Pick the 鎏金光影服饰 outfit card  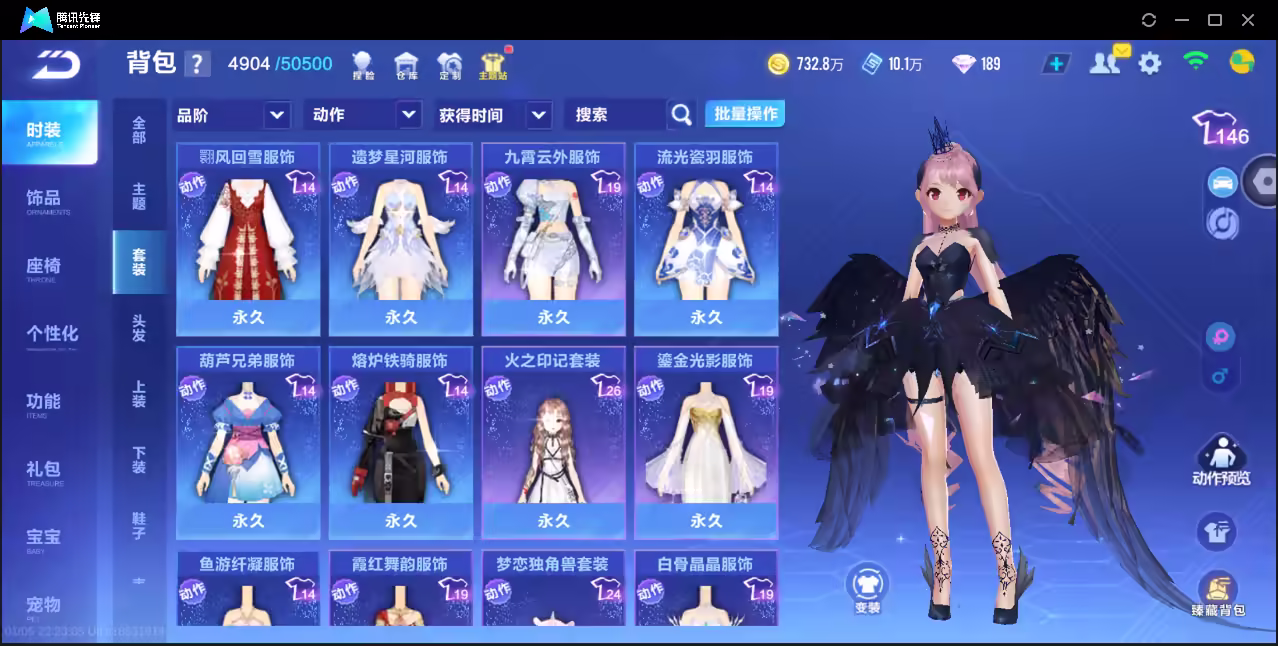point(706,442)
